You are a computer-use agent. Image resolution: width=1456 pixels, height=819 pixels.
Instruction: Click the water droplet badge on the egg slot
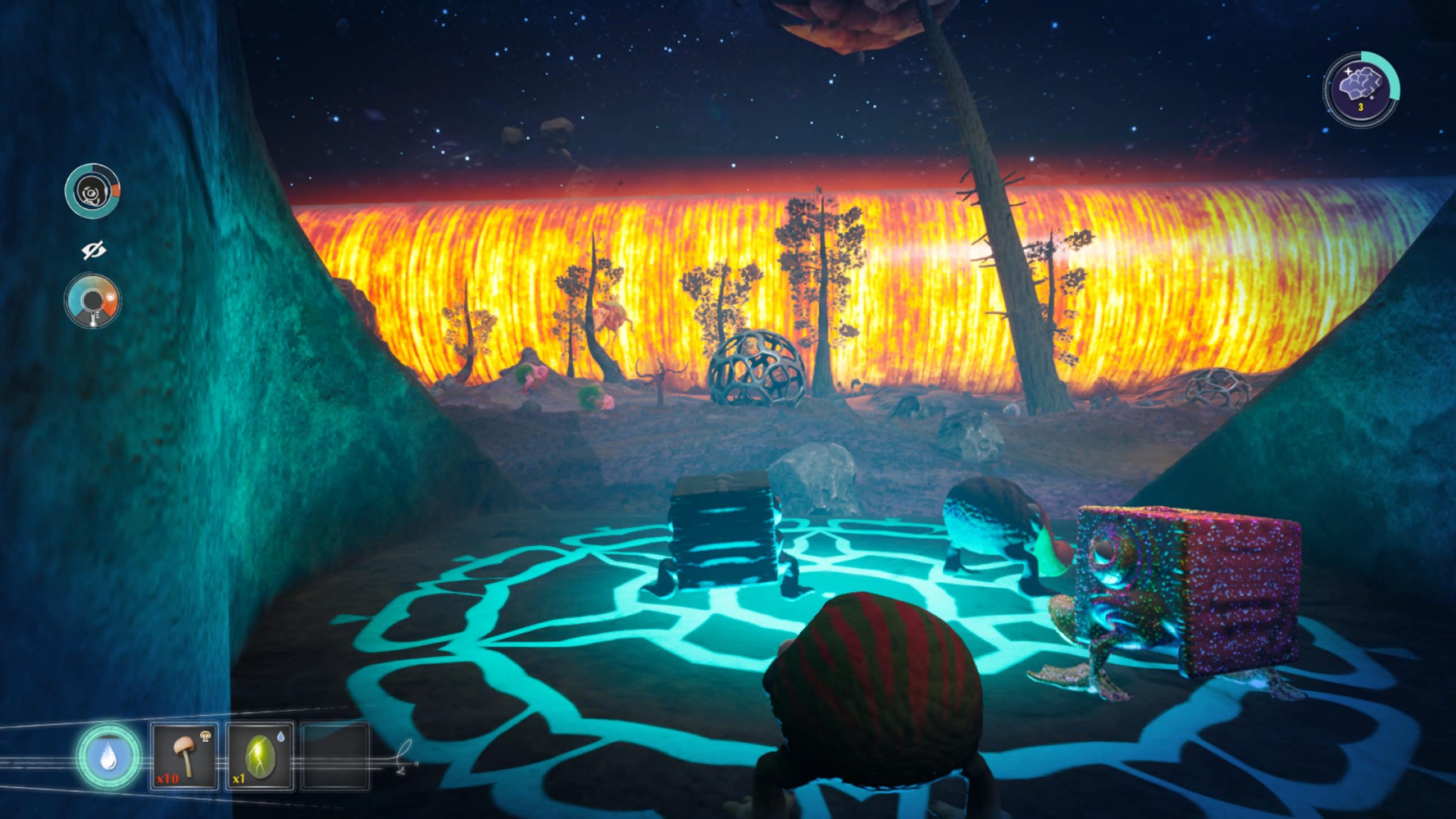280,737
